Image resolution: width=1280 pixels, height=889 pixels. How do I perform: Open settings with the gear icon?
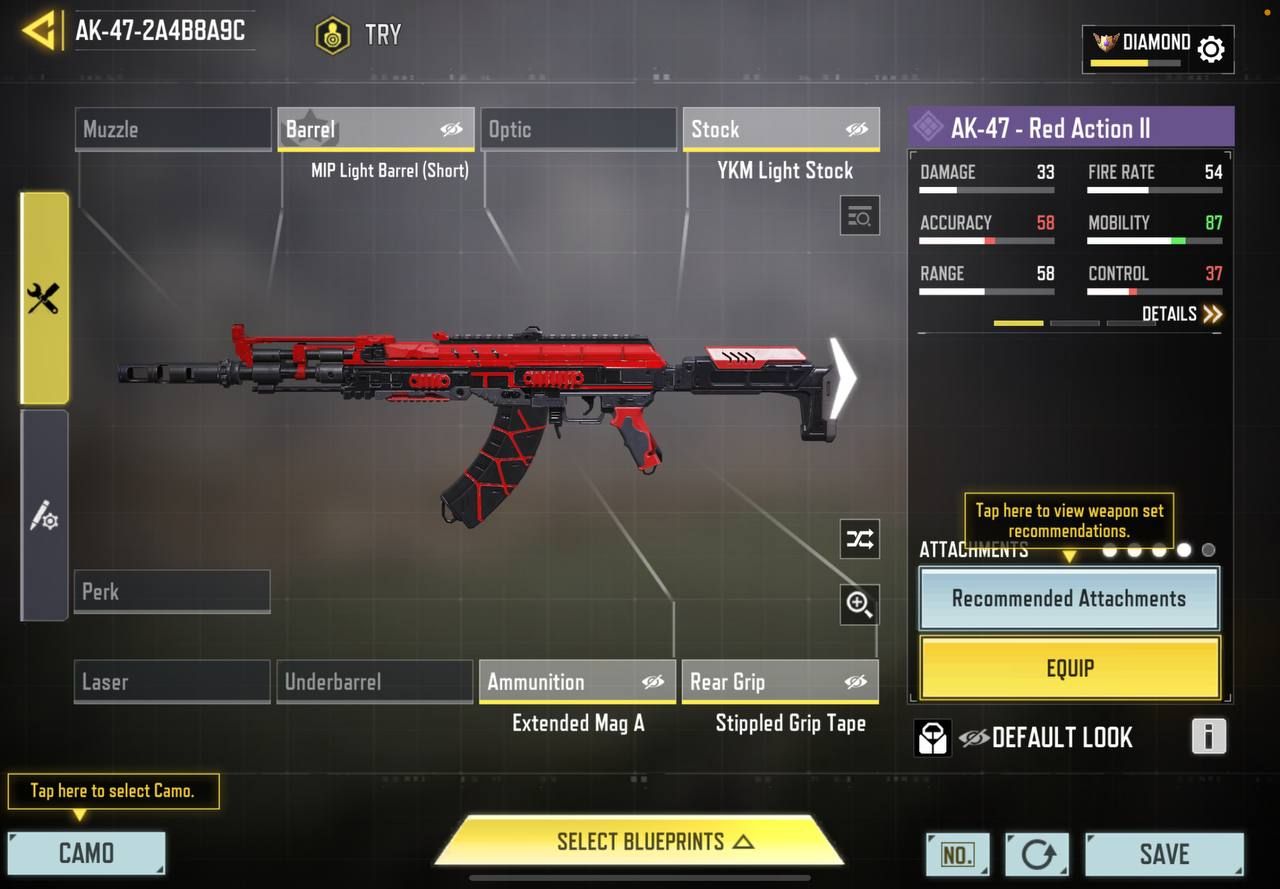point(1211,49)
